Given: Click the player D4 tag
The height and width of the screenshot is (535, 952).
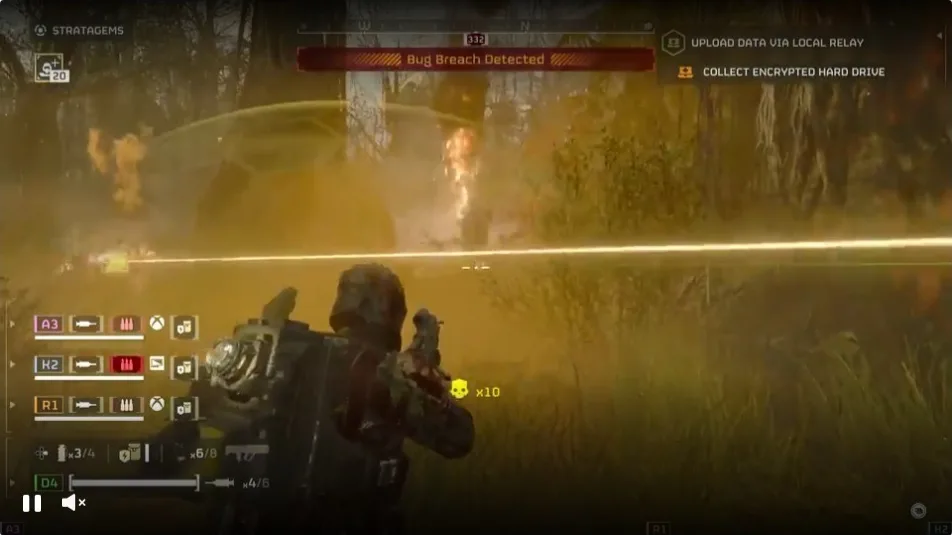Looking at the screenshot, I should 48,483.
